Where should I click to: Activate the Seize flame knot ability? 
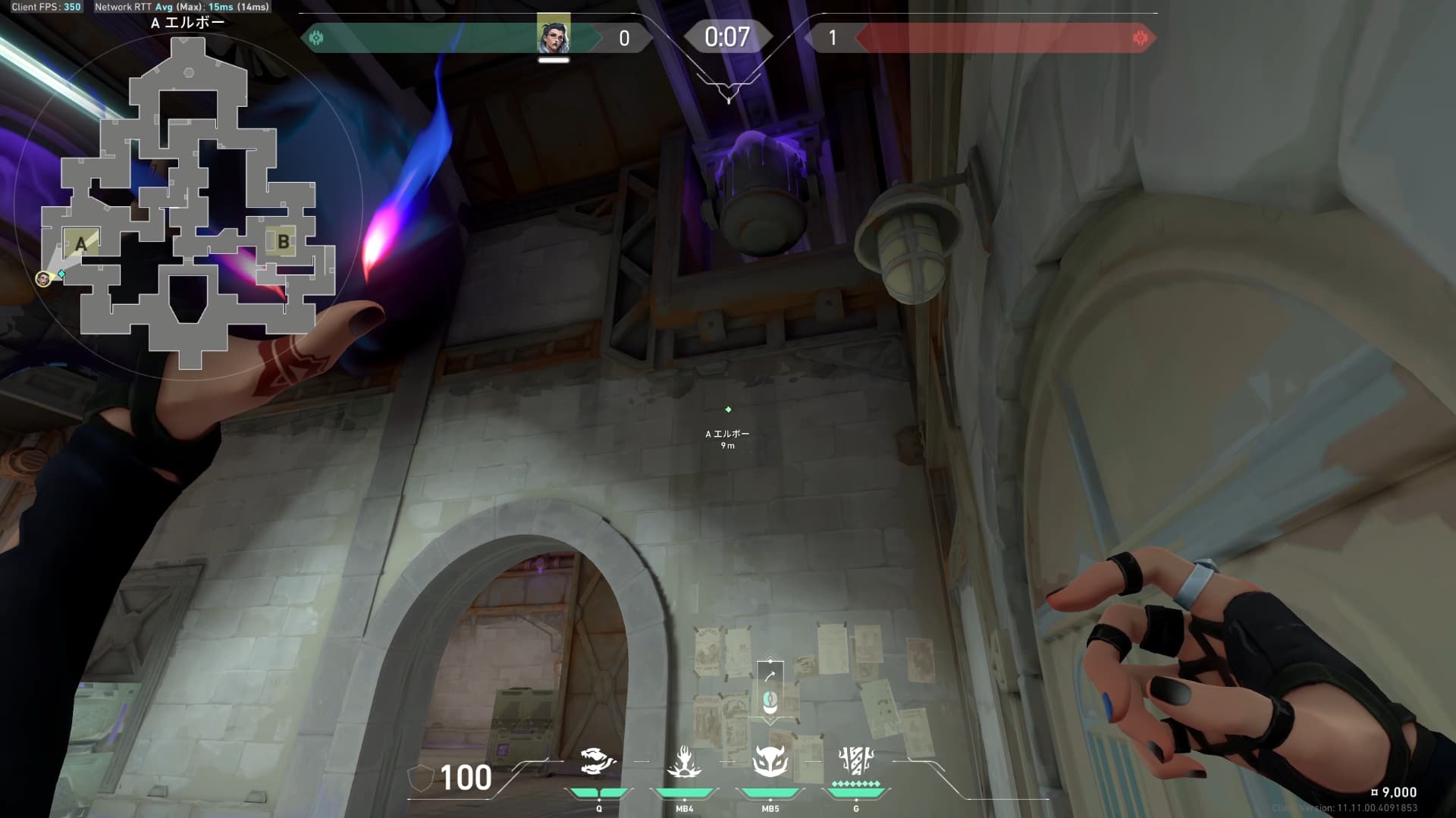684,761
